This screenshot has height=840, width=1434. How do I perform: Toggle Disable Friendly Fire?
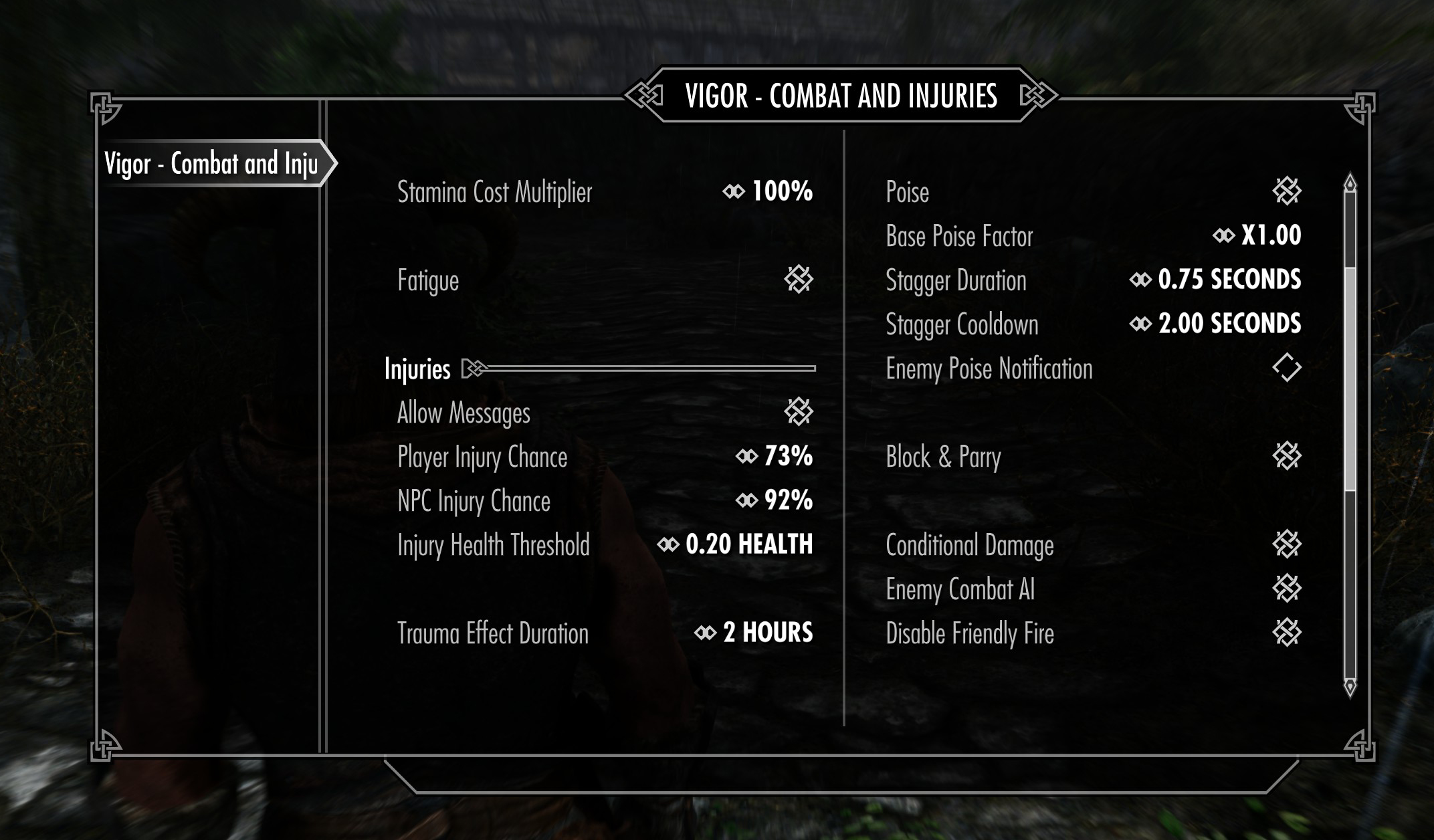coord(1286,633)
